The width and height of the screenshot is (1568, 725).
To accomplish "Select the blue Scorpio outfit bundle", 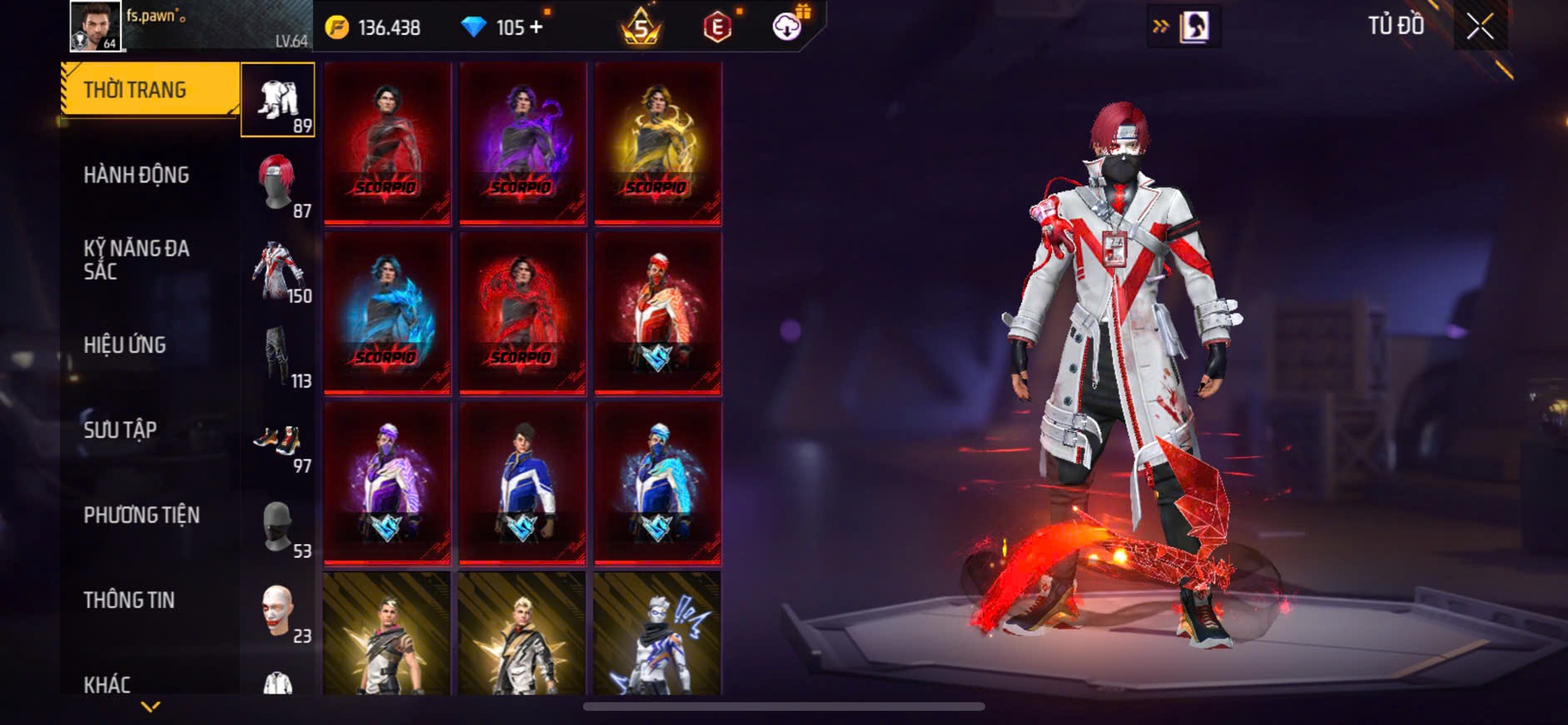I will pos(387,313).
